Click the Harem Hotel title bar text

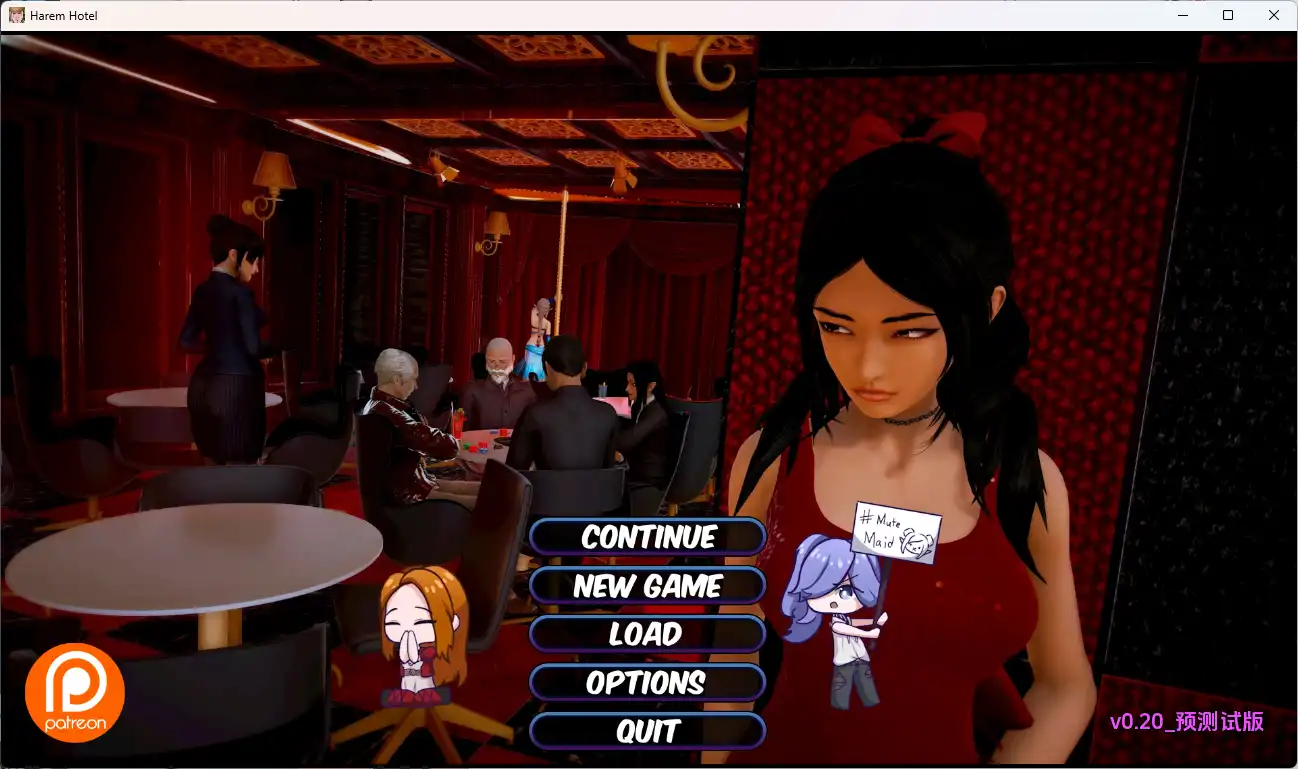pos(63,15)
